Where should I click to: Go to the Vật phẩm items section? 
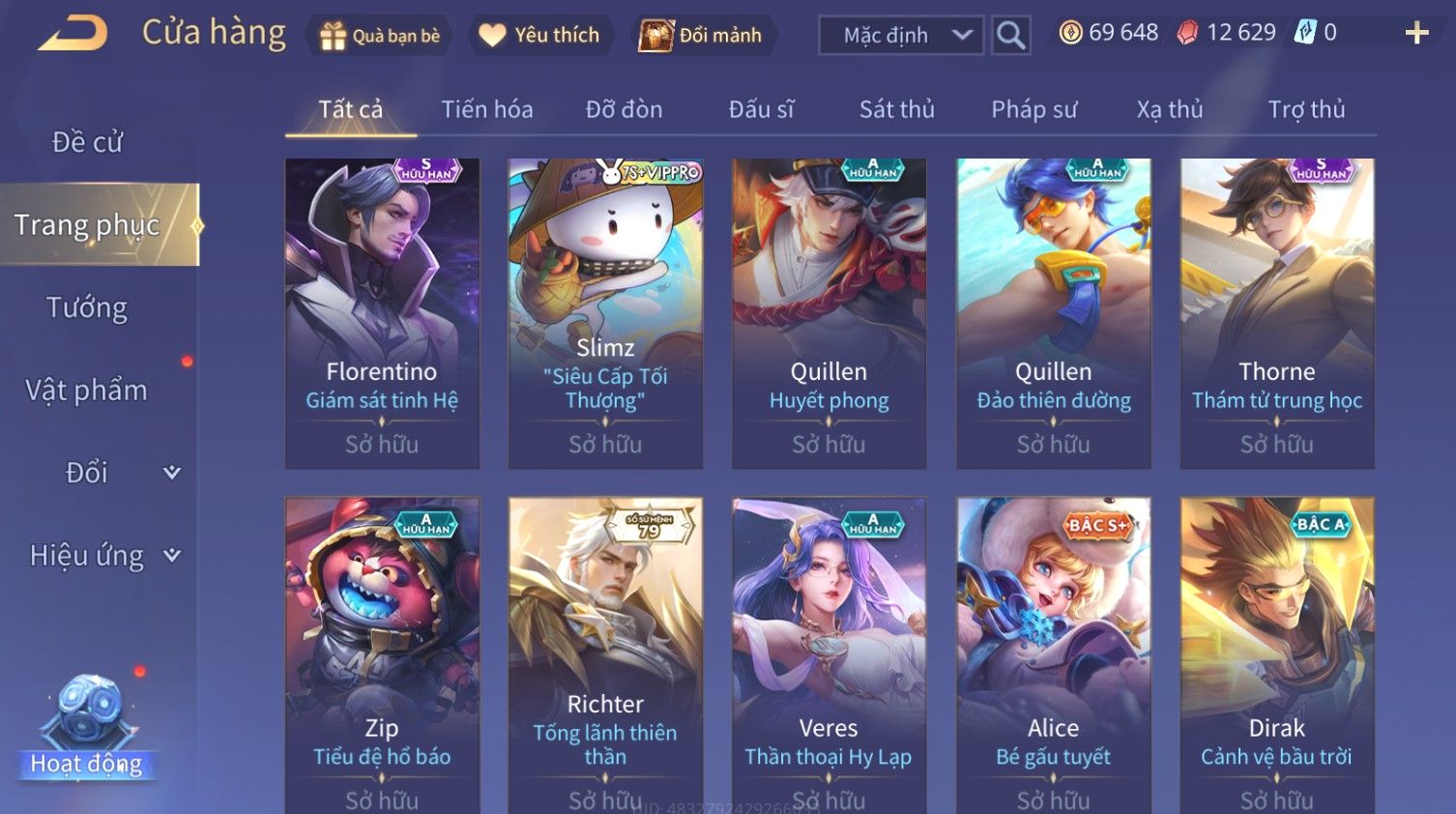pos(87,390)
